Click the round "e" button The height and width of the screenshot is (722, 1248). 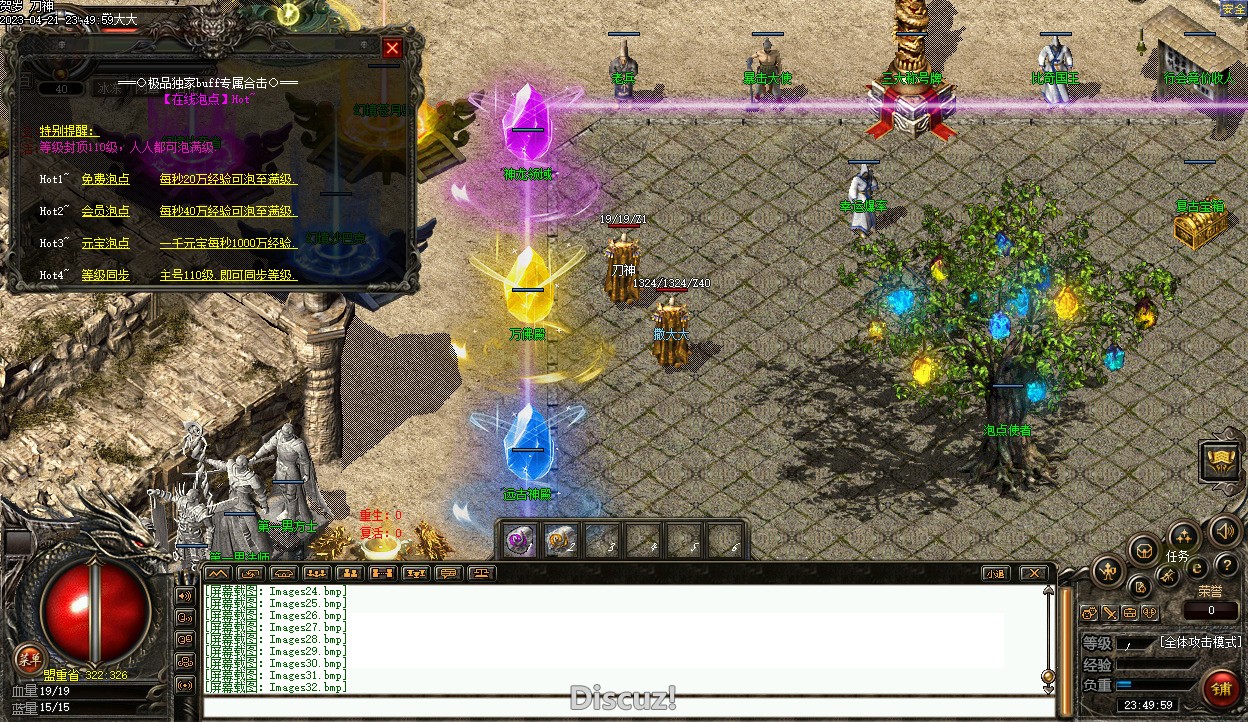point(1197,568)
